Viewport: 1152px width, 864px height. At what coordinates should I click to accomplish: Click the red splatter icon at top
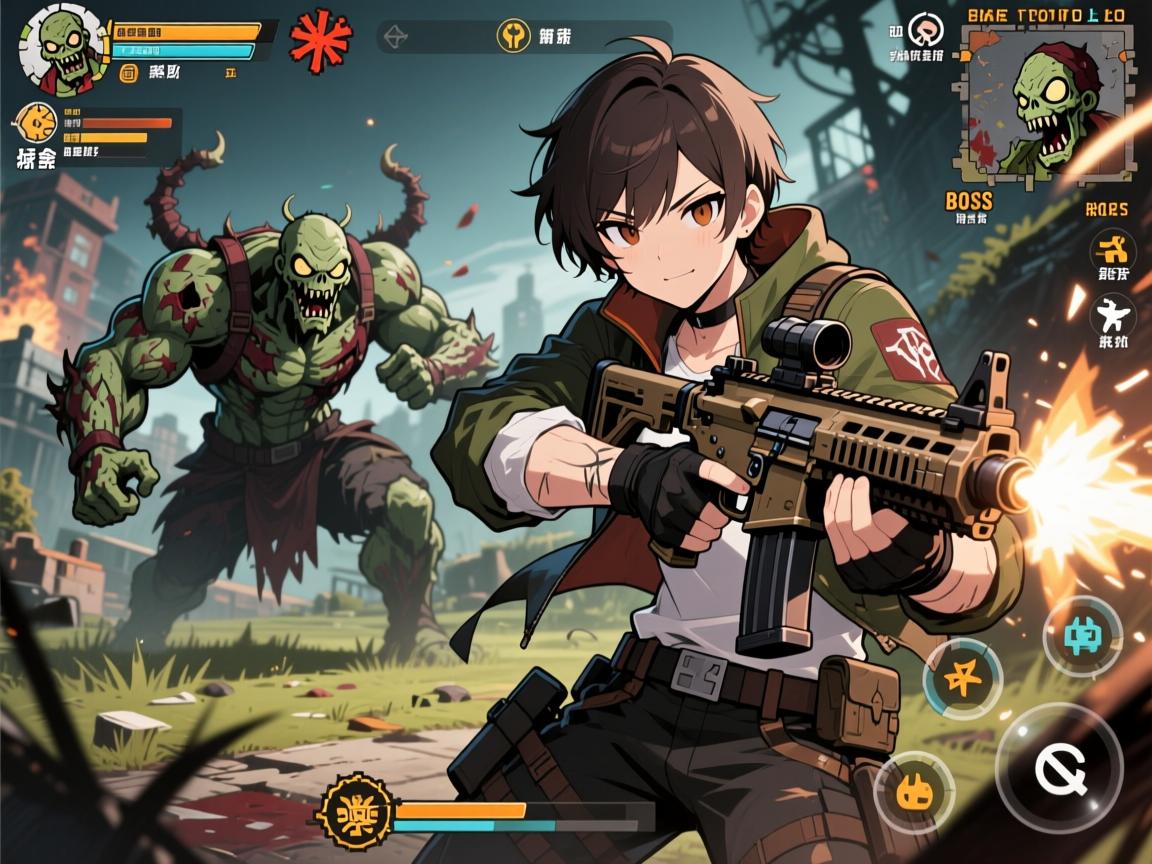320,40
